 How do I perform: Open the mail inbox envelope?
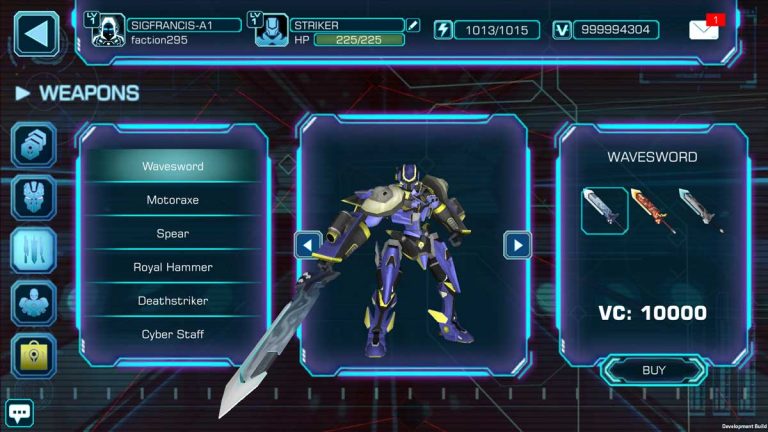coord(704,29)
